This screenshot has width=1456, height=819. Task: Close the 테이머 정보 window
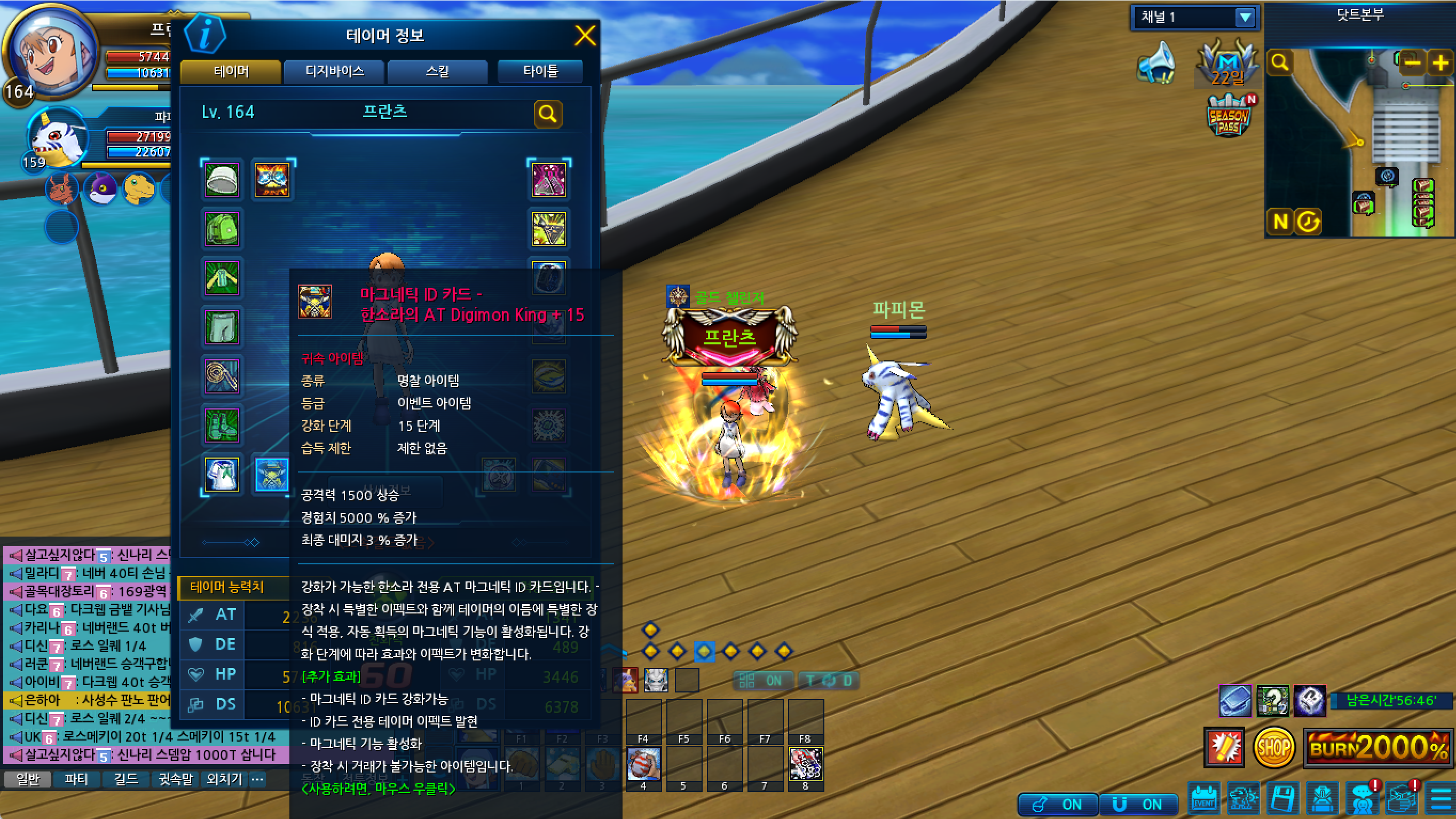[585, 36]
